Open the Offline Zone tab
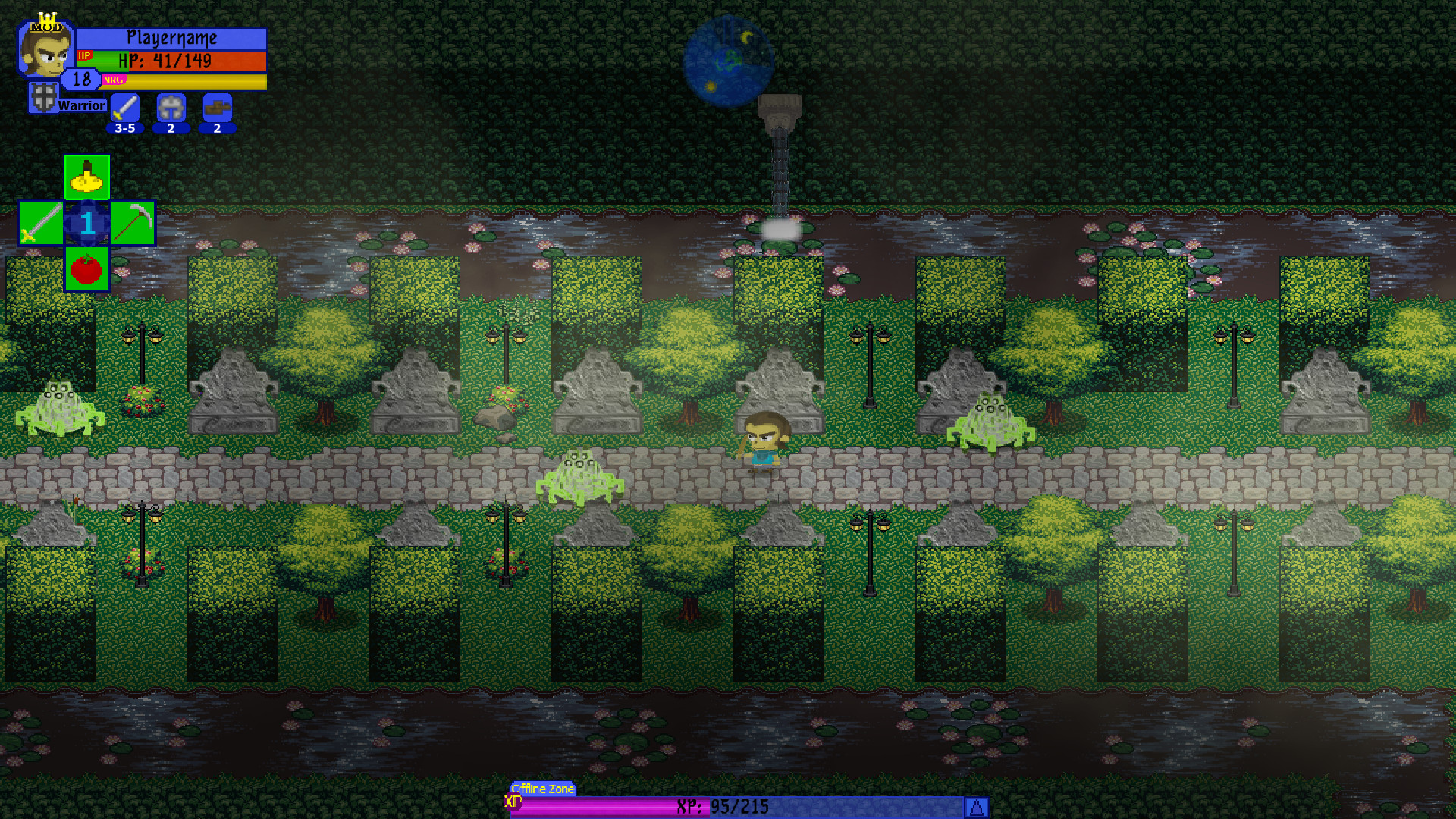1456x819 pixels. click(542, 789)
